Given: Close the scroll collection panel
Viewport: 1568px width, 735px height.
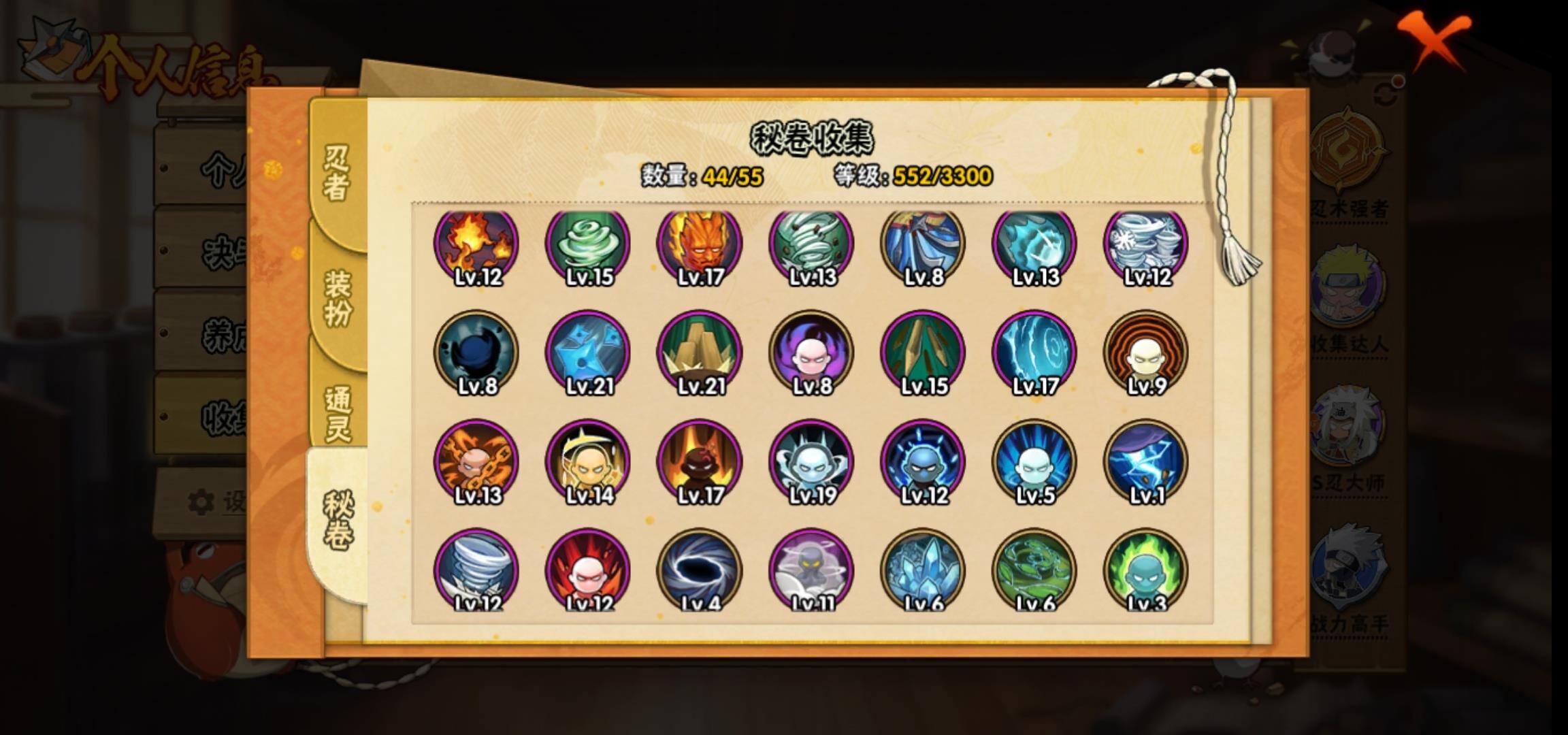Looking at the screenshot, I should pos(1433,39).
